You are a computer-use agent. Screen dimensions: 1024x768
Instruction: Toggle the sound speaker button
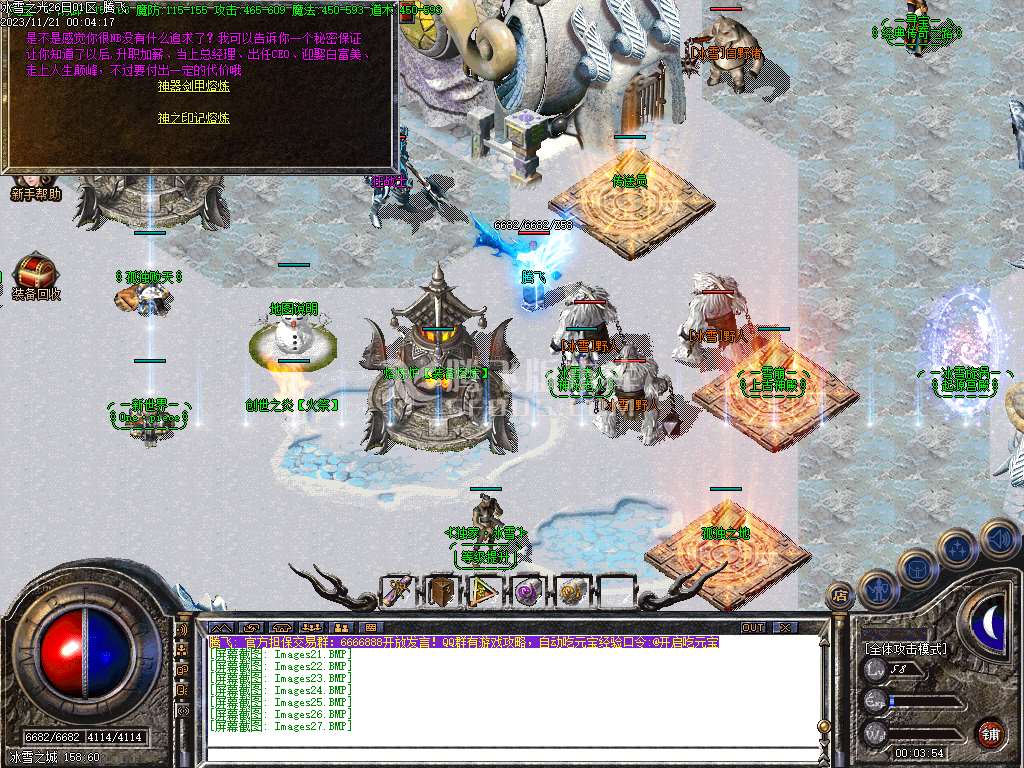pos(998,537)
